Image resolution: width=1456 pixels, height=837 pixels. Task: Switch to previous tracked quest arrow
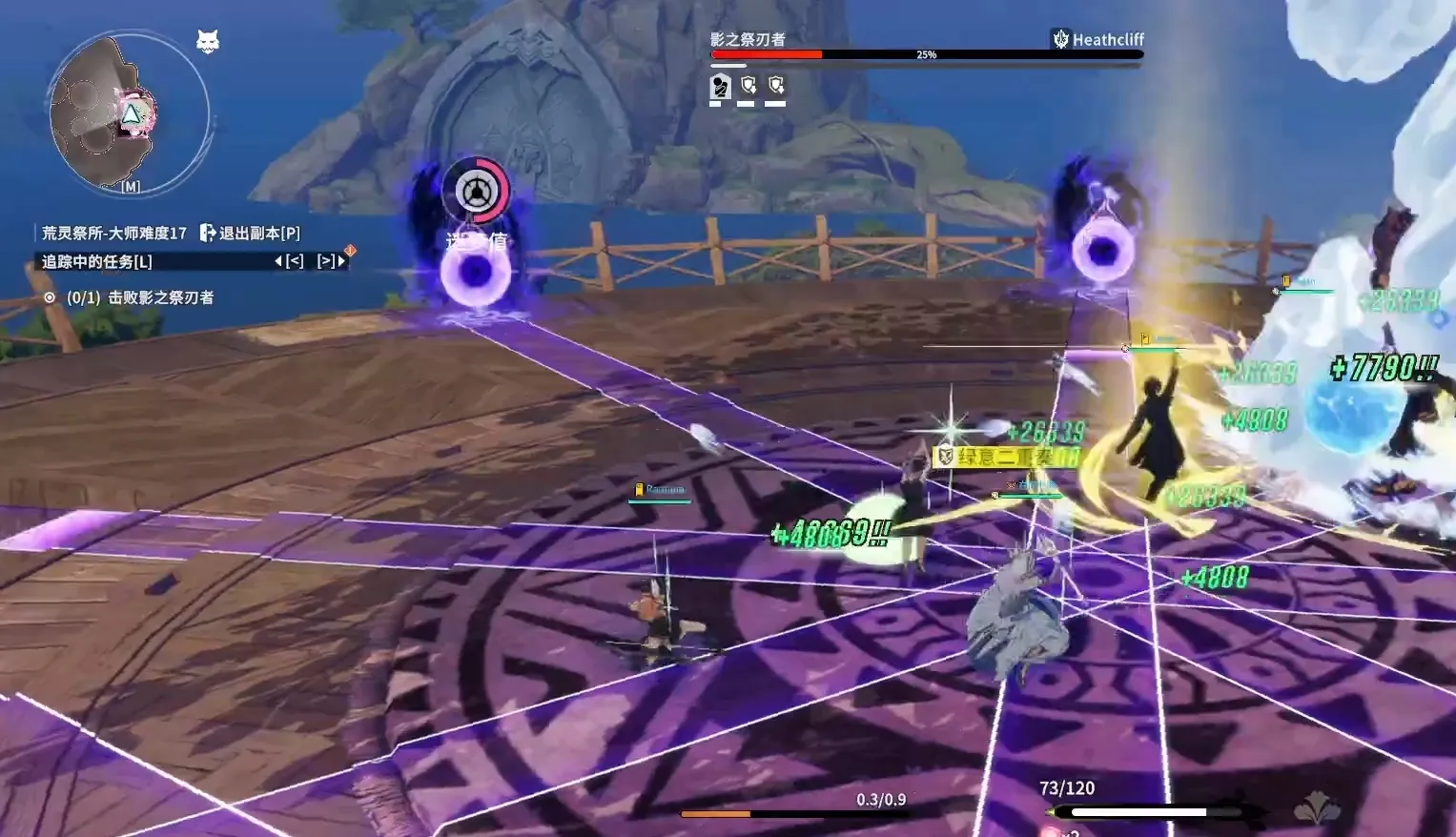coord(290,261)
